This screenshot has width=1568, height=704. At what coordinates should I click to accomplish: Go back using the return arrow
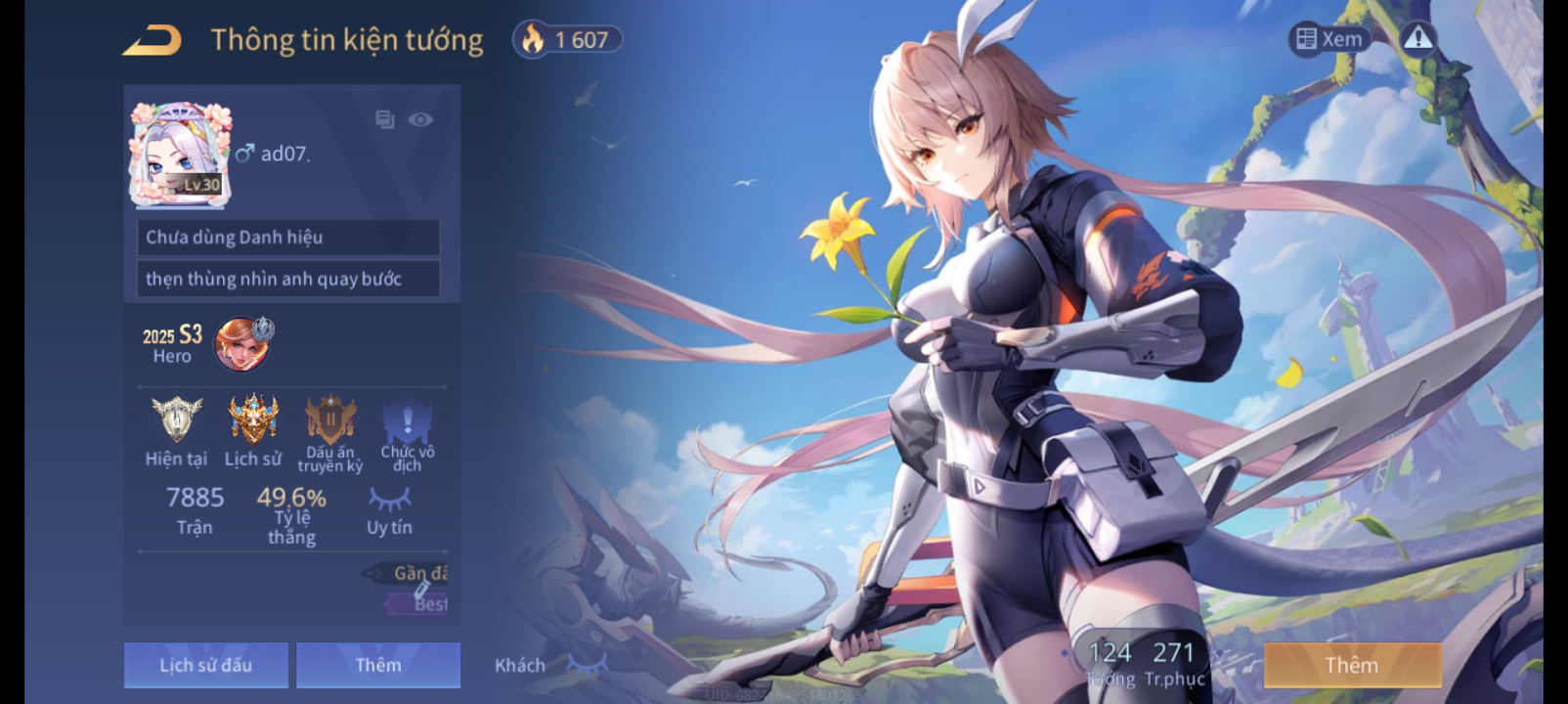point(153,41)
